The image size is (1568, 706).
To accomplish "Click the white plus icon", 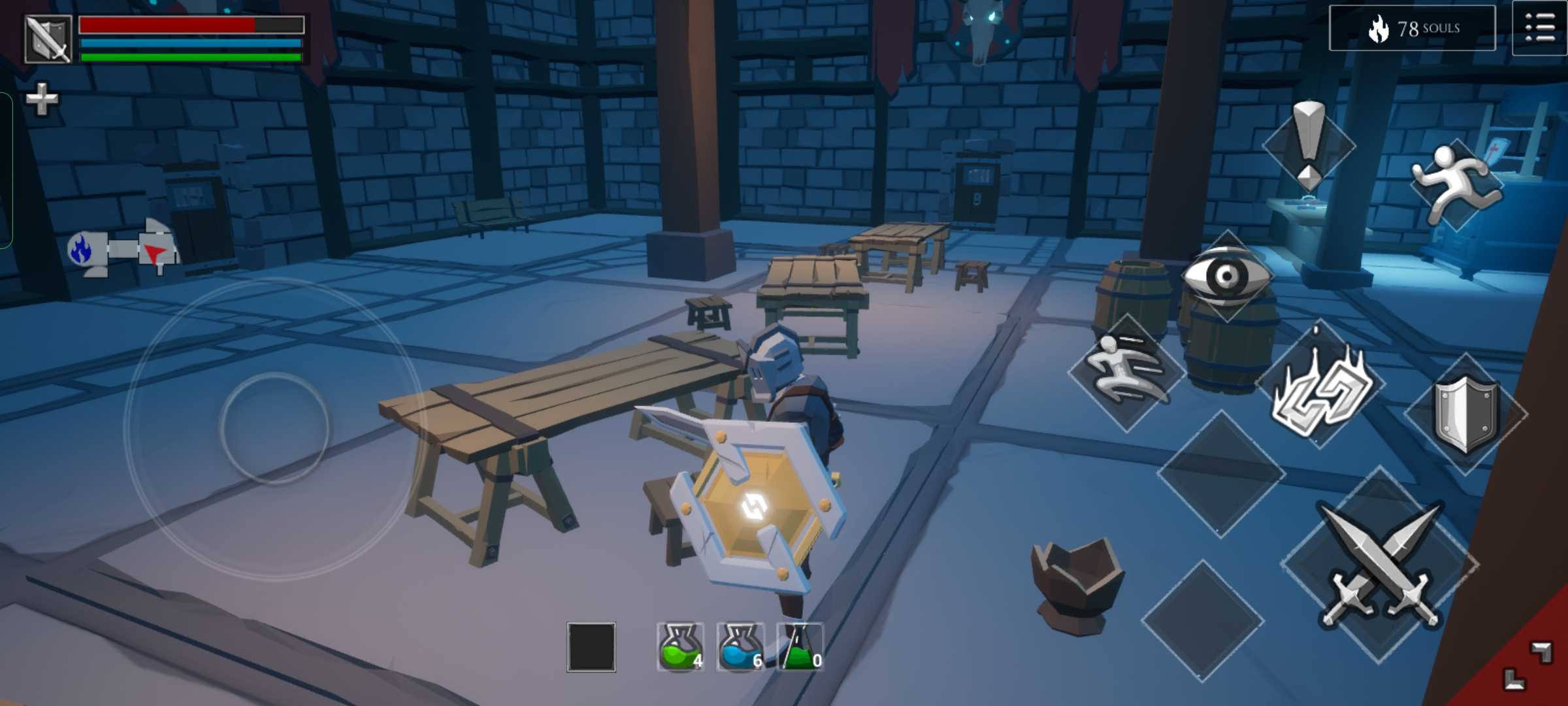I will 42,99.
